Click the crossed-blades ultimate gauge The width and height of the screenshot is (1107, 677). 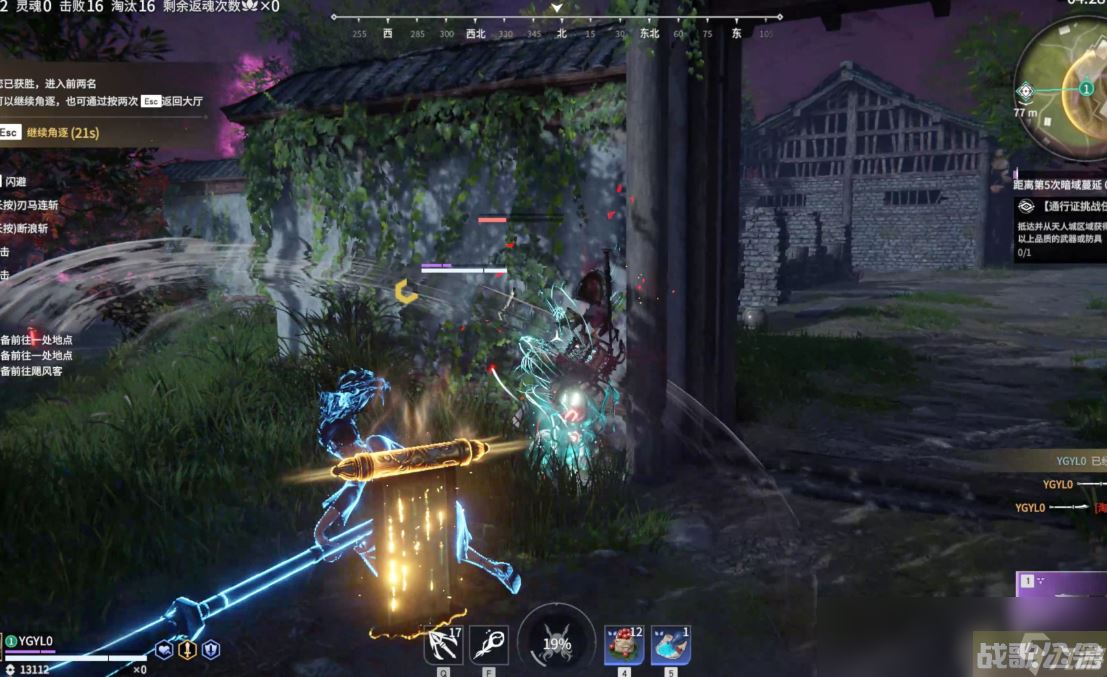(x=557, y=643)
